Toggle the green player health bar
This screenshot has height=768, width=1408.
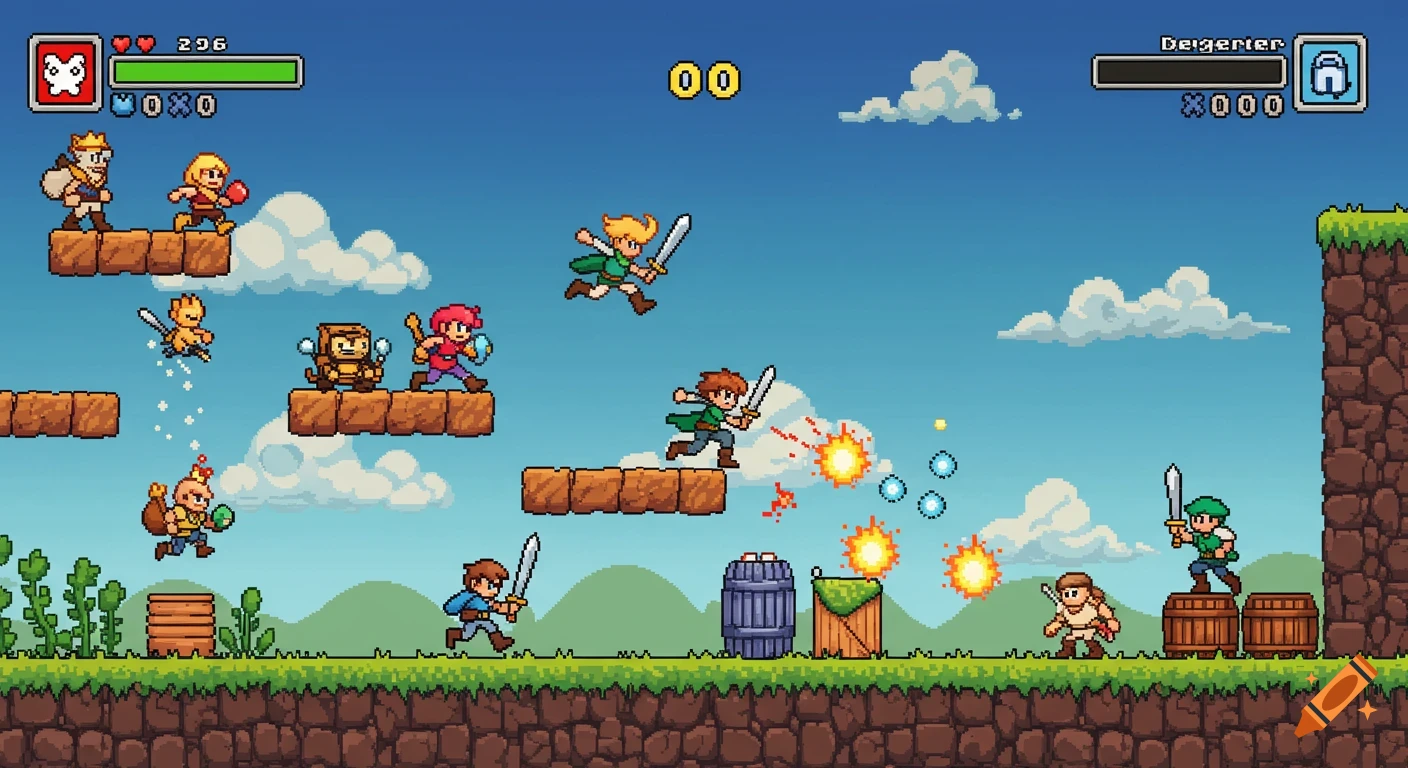(207, 70)
